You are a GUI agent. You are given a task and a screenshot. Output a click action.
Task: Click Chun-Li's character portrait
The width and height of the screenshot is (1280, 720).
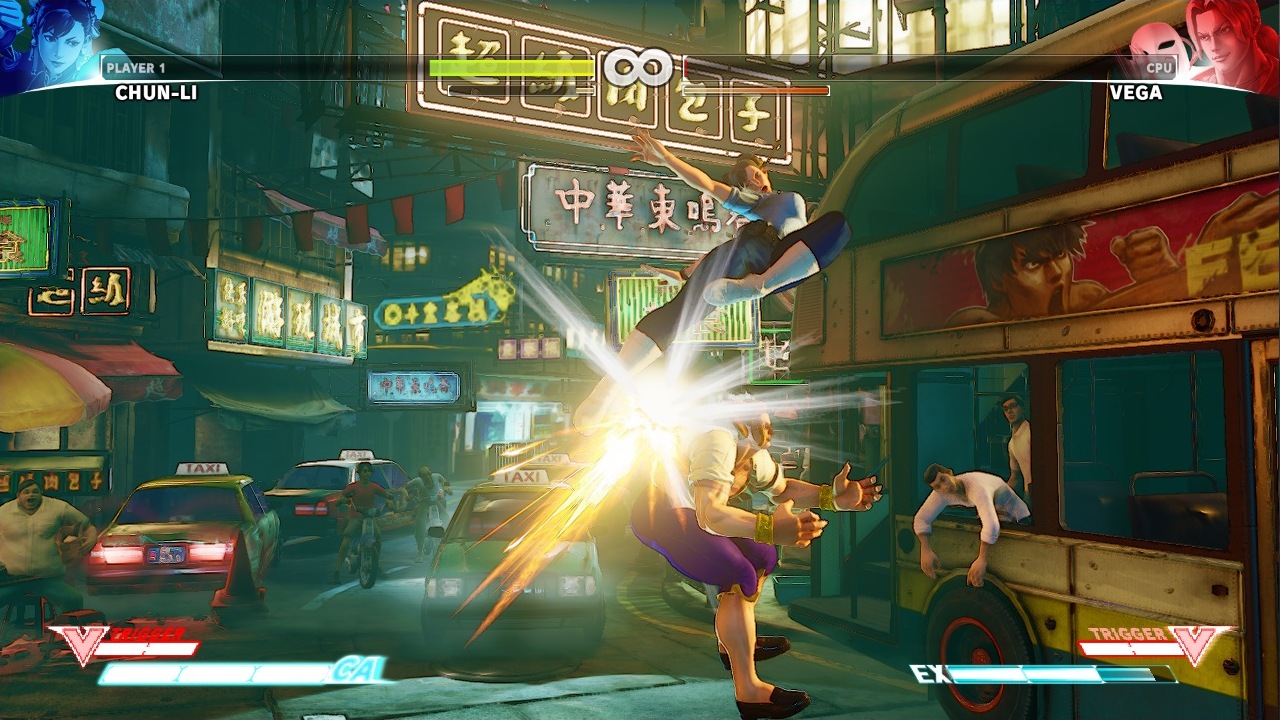pyautogui.click(x=48, y=42)
